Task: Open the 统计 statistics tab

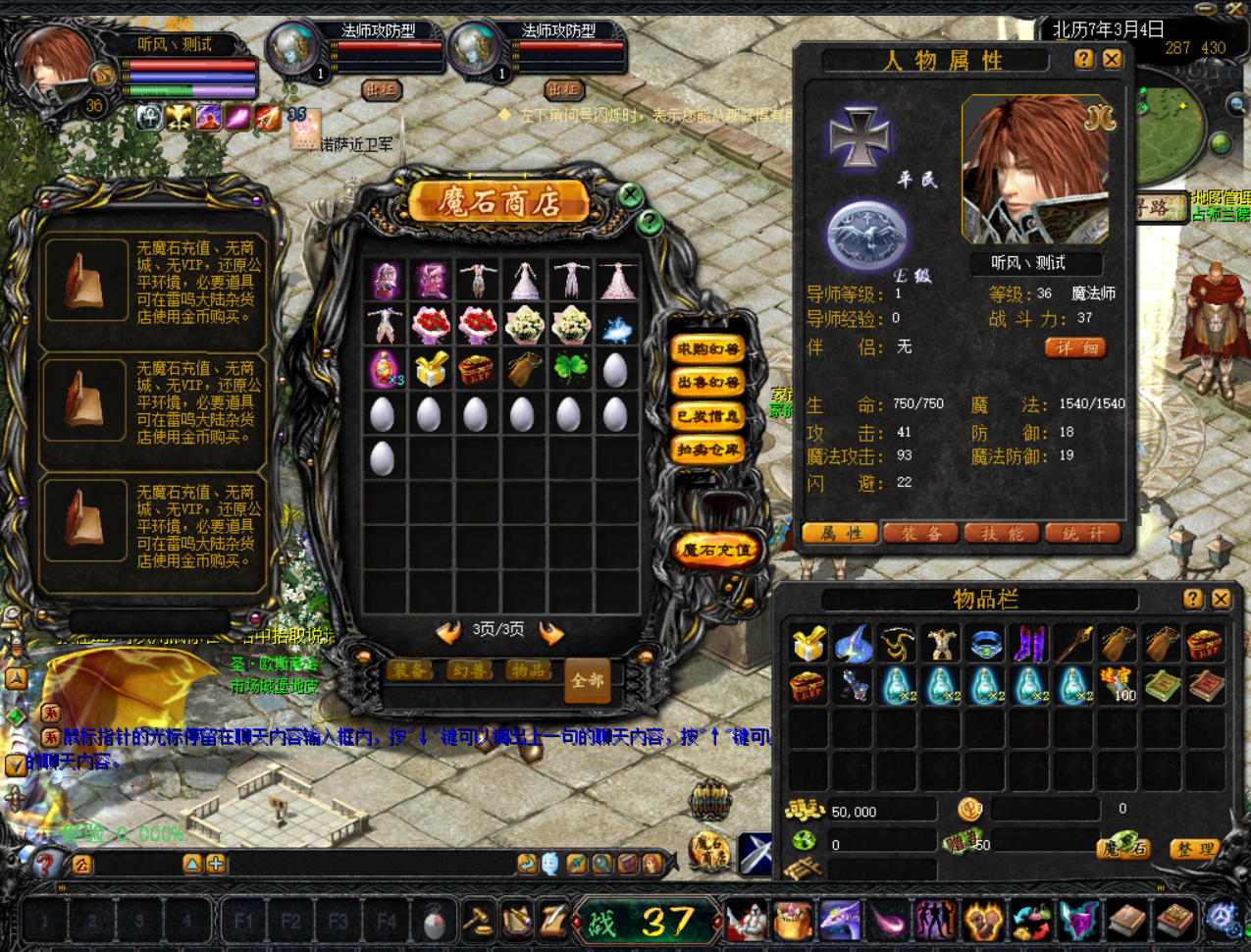Action: pos(1082,534)
